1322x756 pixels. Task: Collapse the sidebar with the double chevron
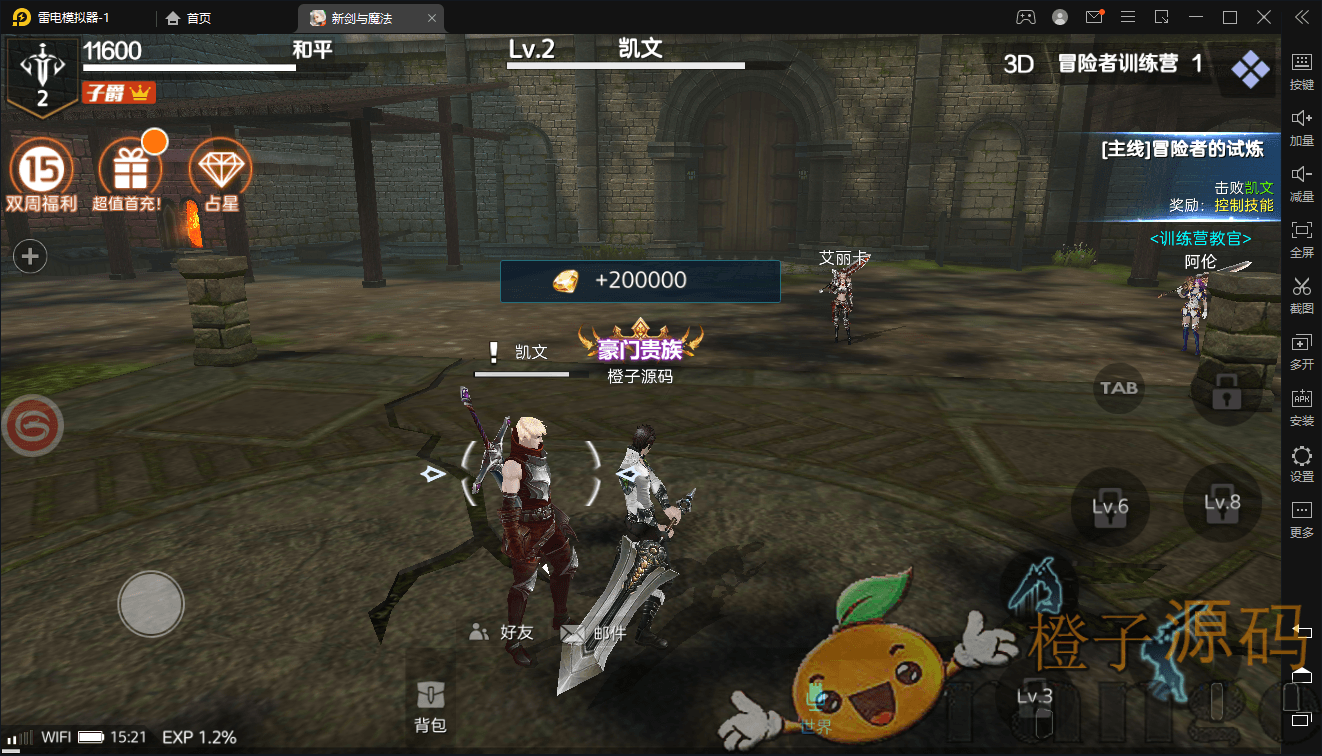click(x=1301, y=16)
